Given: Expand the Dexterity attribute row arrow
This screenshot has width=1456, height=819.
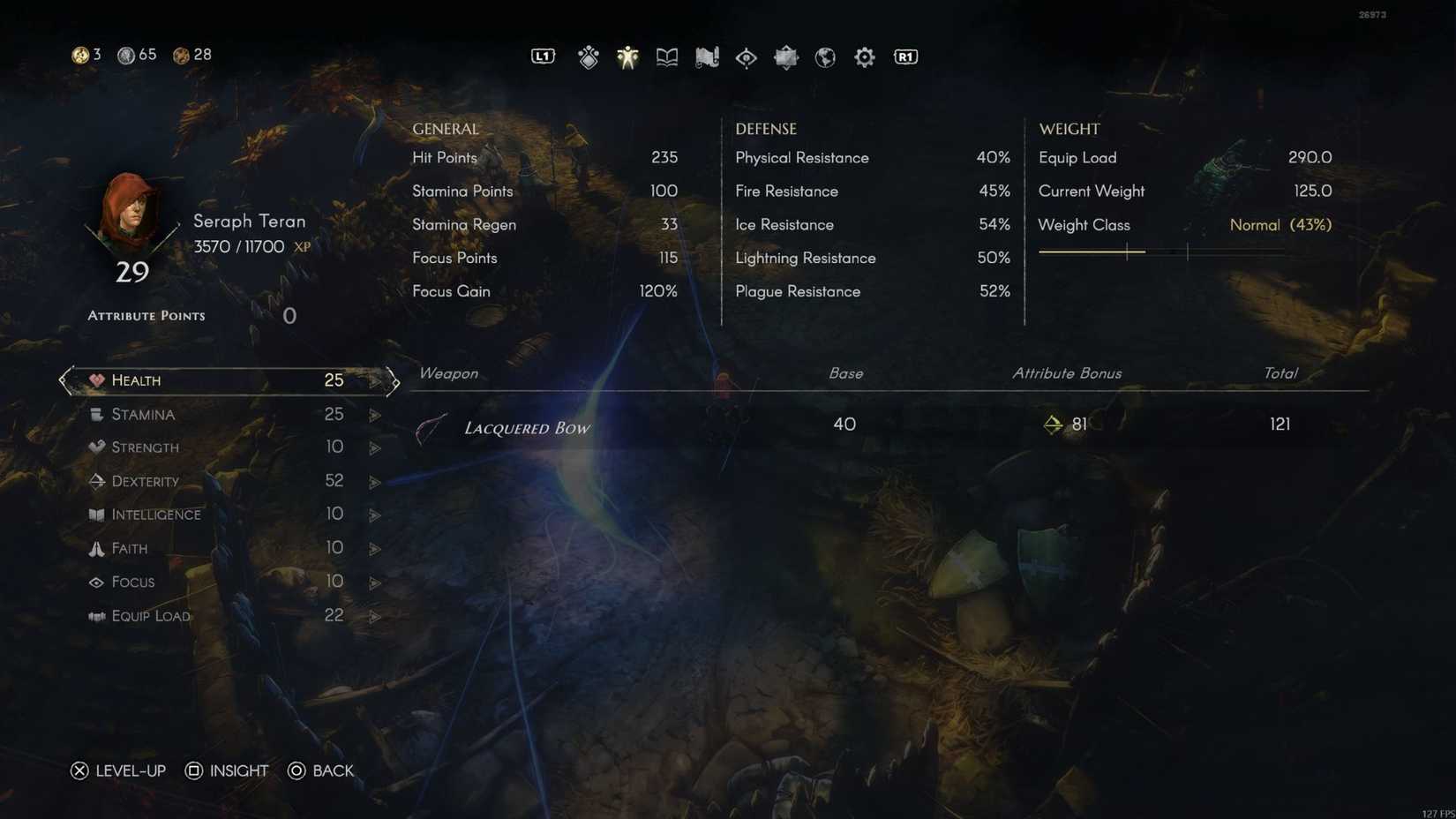Looking at the screenshot, I should 375,482.
